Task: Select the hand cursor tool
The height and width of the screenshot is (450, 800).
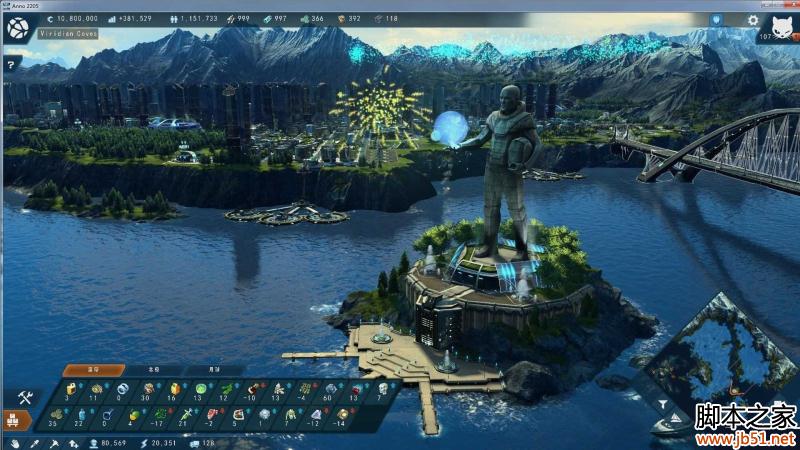Action: 14,442
